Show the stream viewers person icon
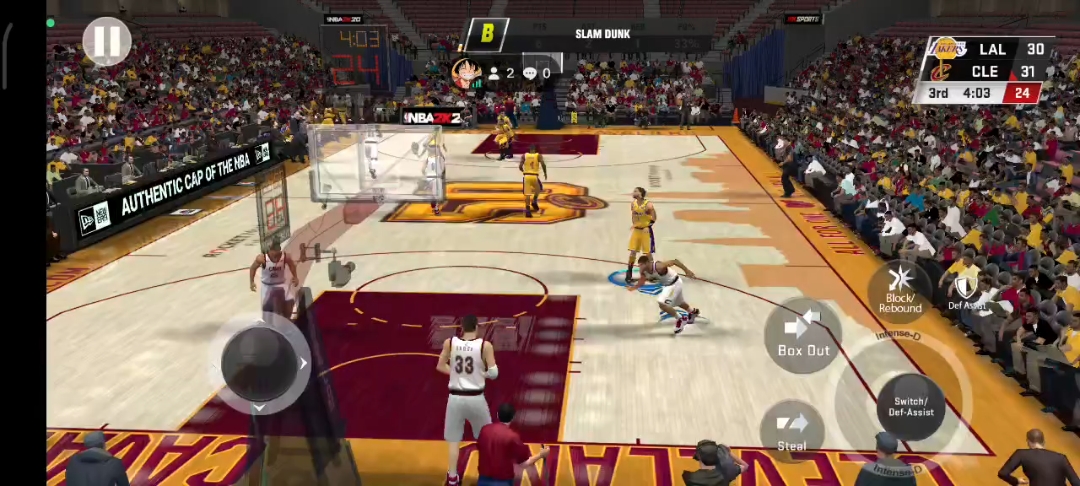The image size is (1080, 486). point(493,73)
